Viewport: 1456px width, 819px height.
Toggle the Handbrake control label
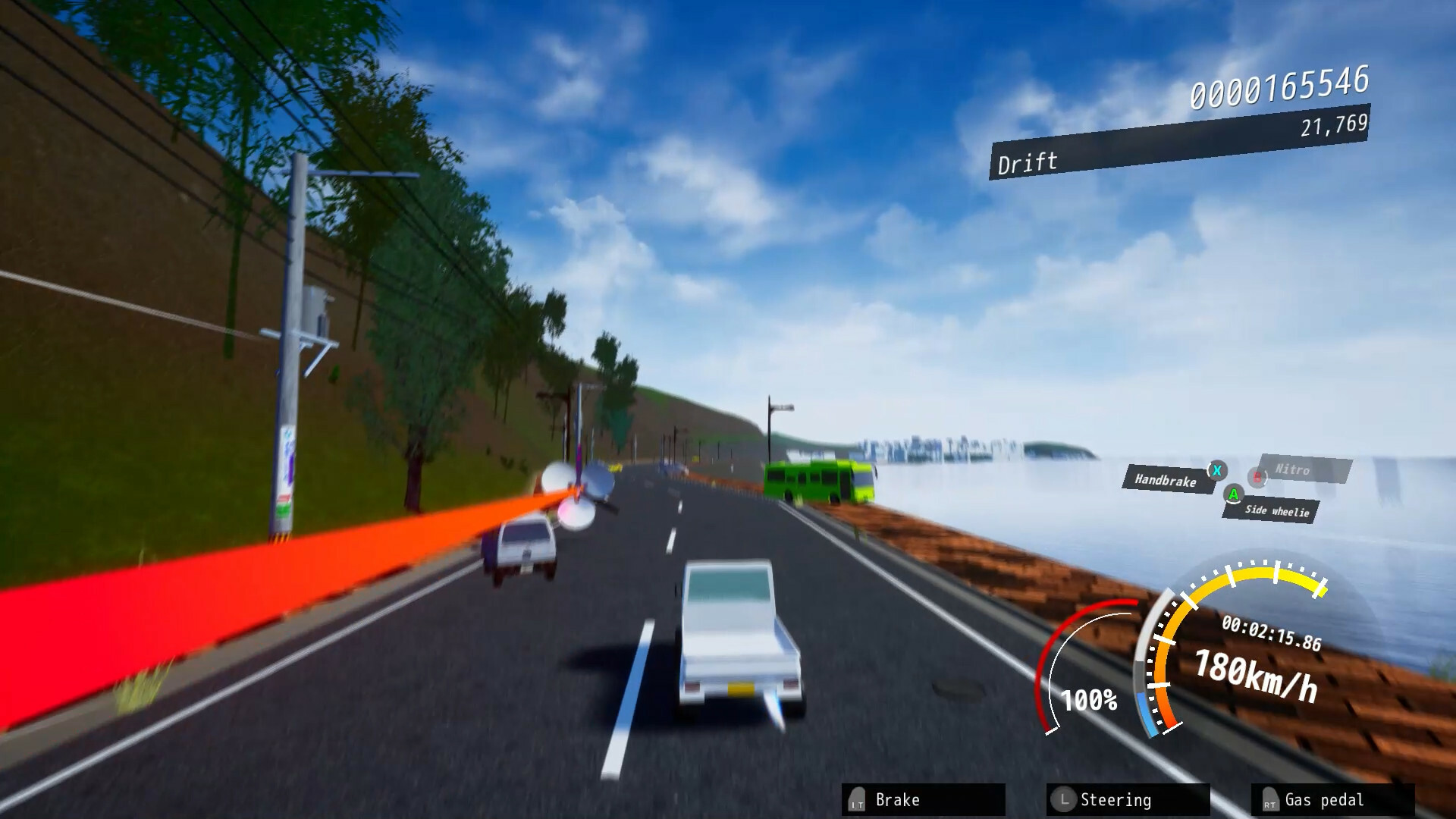pyautogui.click(x=1166, y=481)
